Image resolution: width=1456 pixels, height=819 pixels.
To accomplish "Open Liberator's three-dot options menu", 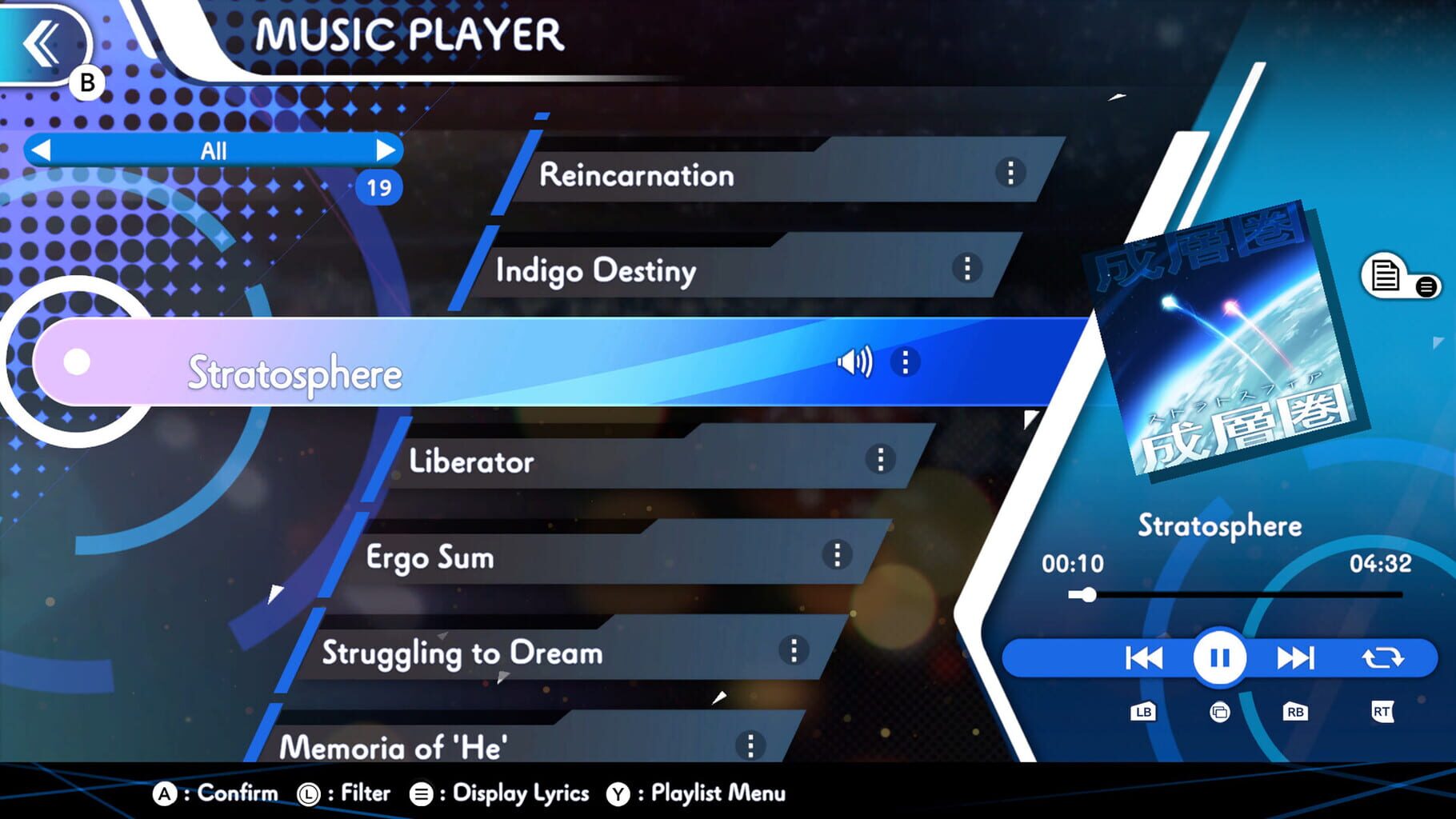I will coord(879,457).
